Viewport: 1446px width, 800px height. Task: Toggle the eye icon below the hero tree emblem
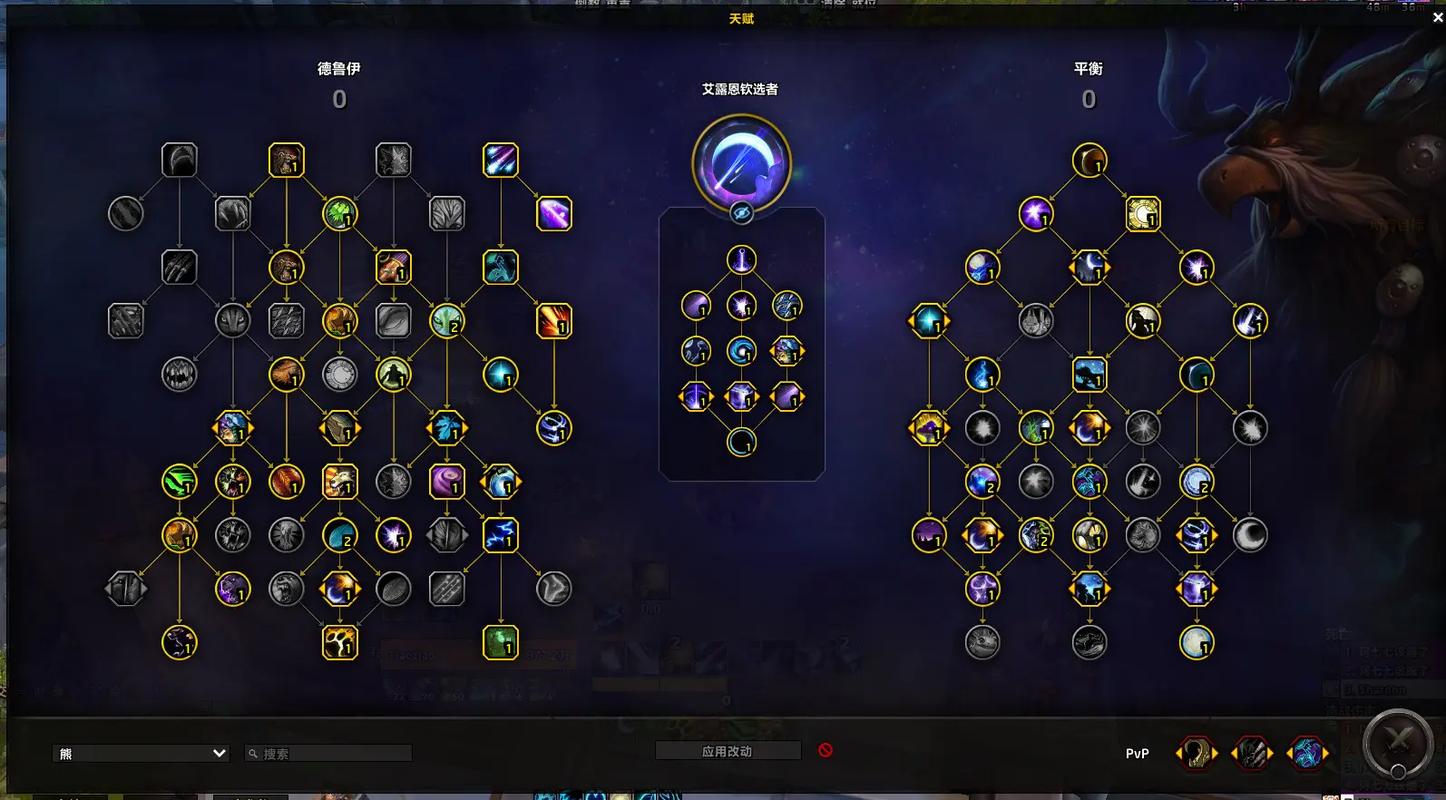pos(743,214)
